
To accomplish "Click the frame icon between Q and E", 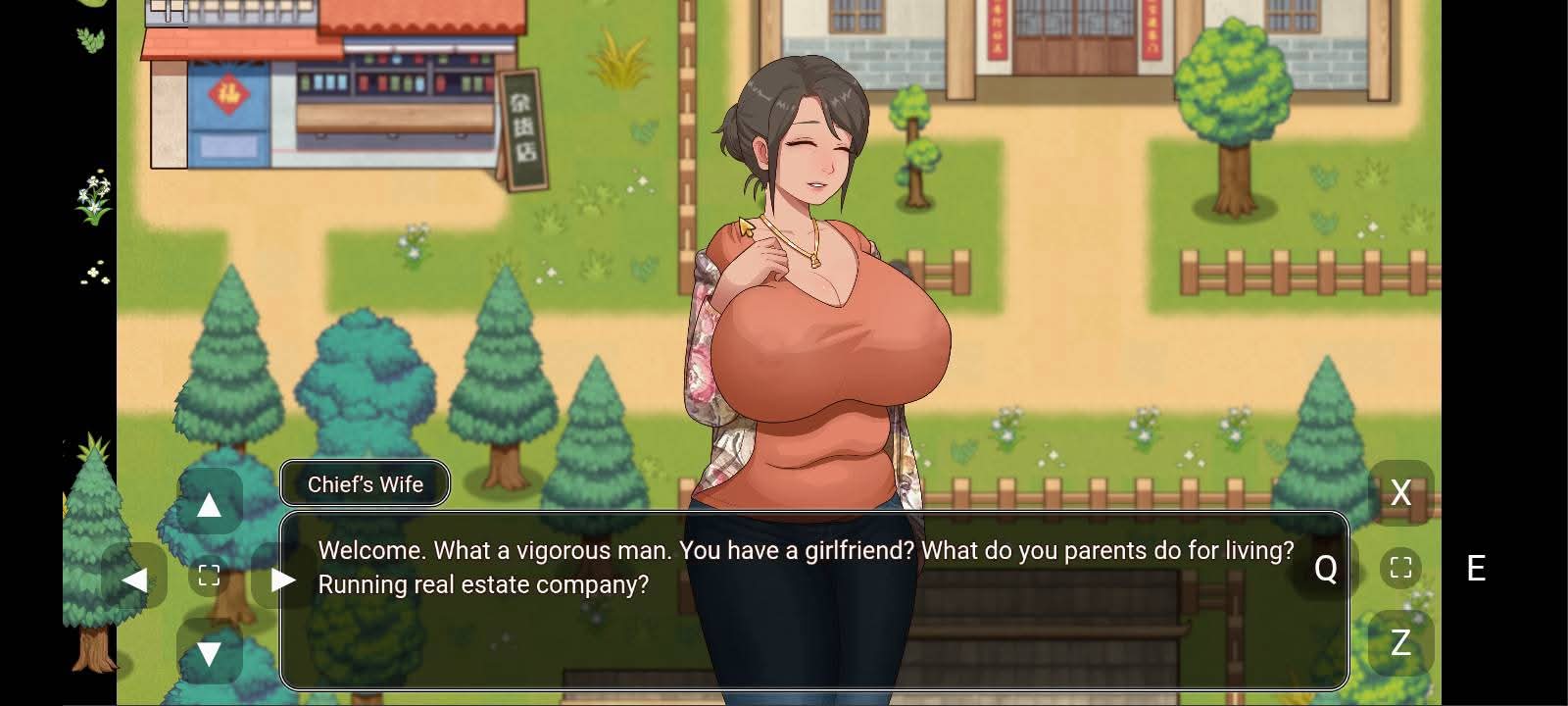I will pos(1400,568).
